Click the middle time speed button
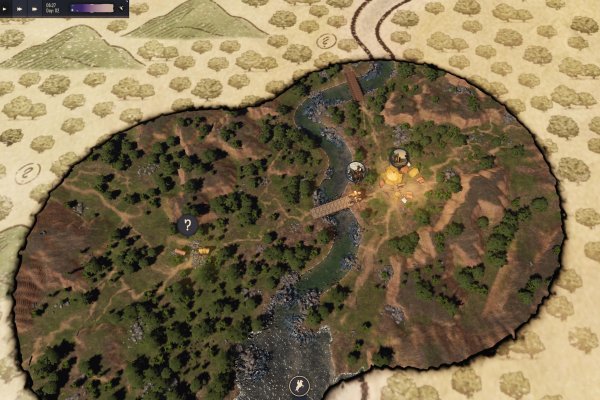Image resolution: width=600 pixels, height=400 pixels. pos(21,8)
